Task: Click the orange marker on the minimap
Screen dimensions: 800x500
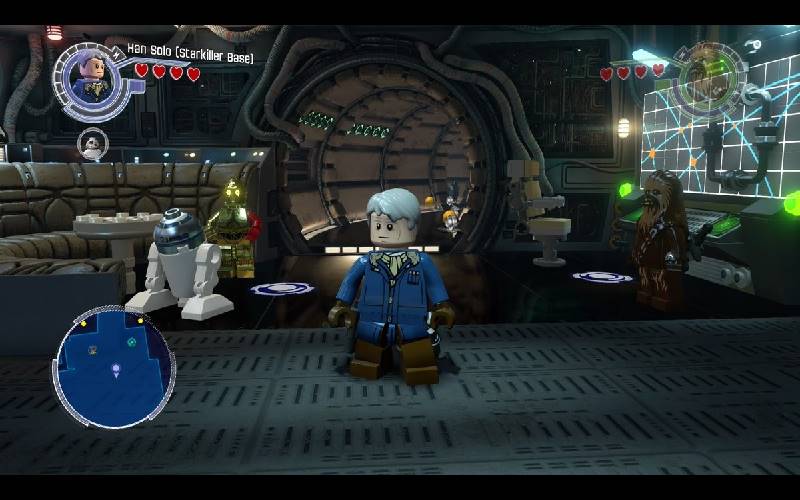Action: pos(92,349)
